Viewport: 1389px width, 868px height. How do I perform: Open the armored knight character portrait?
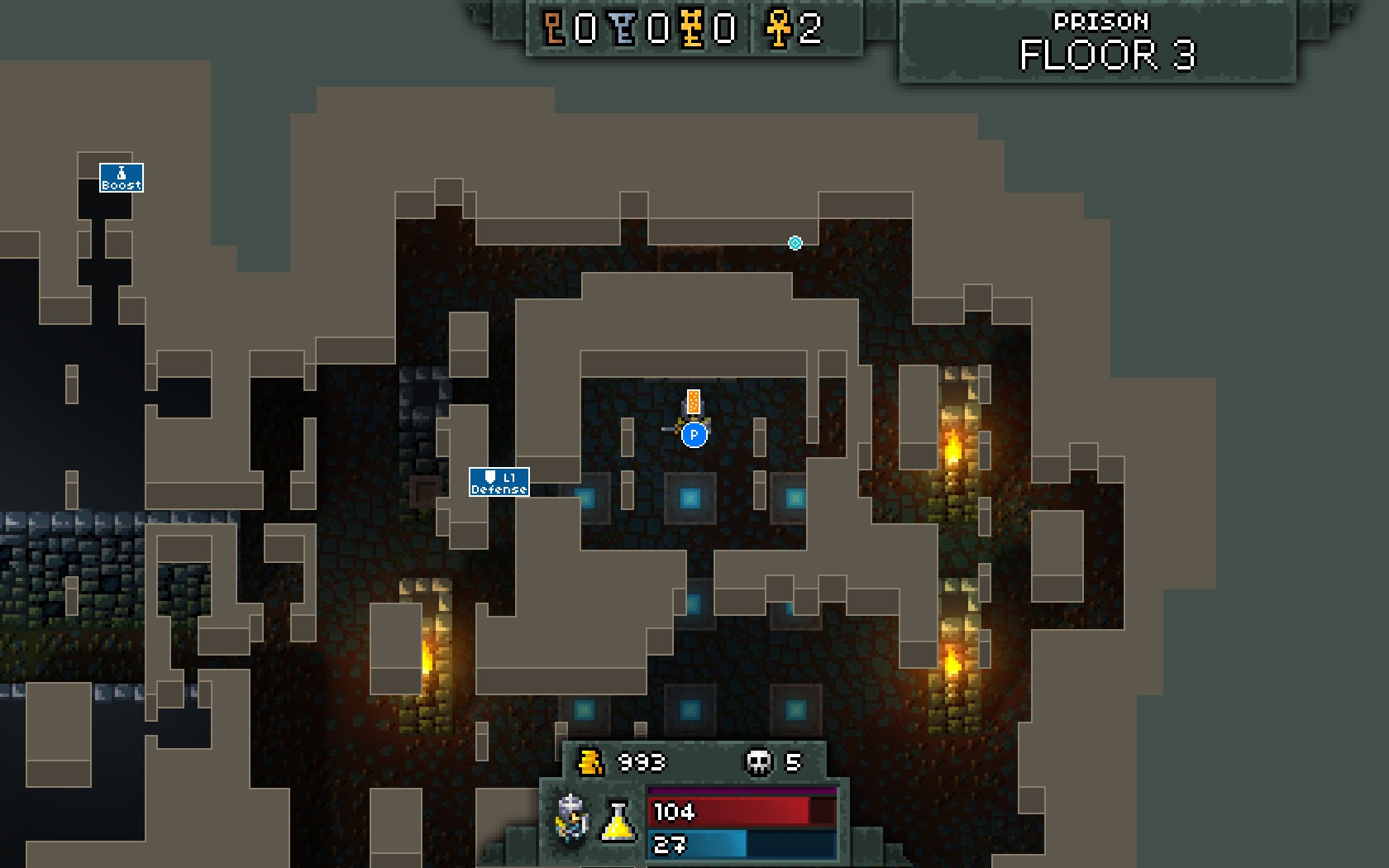(572, 819)
